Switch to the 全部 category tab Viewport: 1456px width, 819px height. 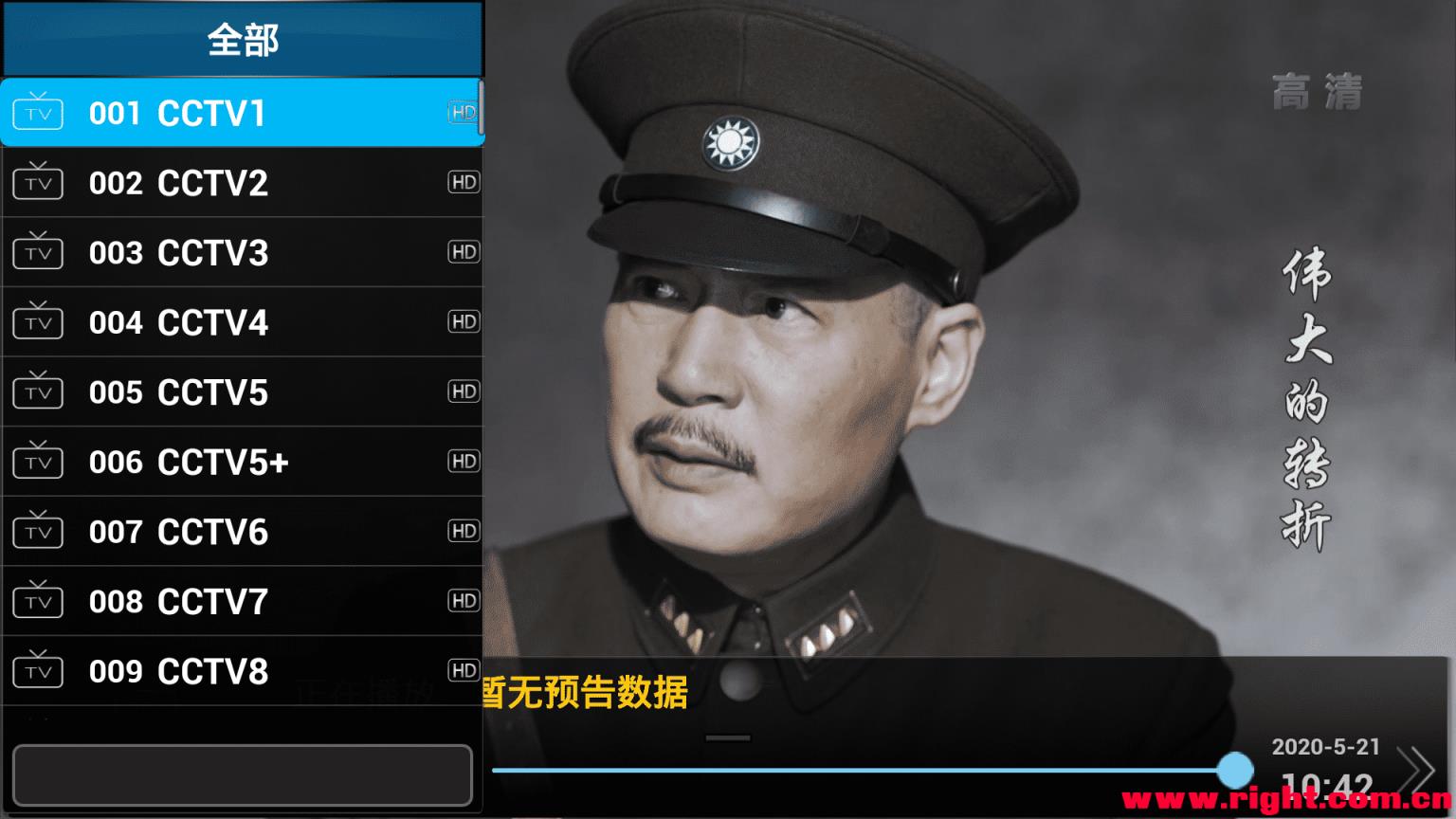pos(241,40)
